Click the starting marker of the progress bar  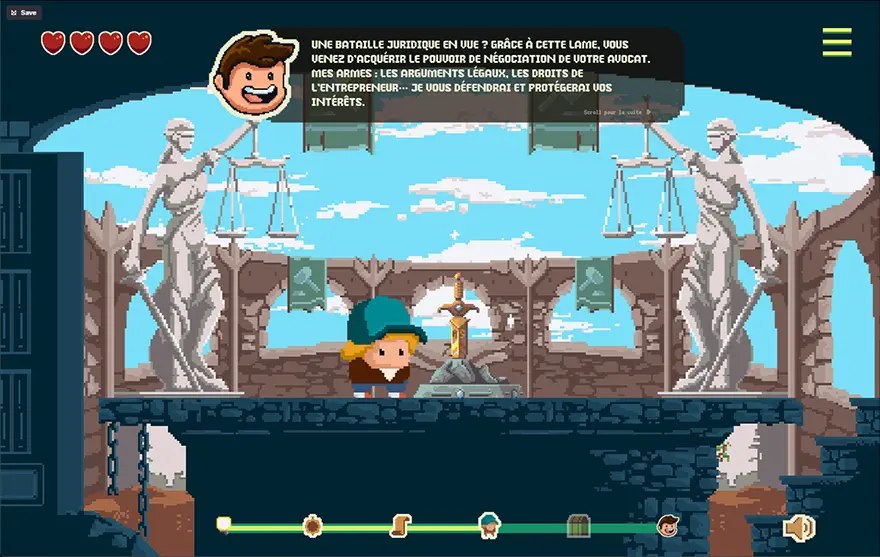tap(224, 524)
